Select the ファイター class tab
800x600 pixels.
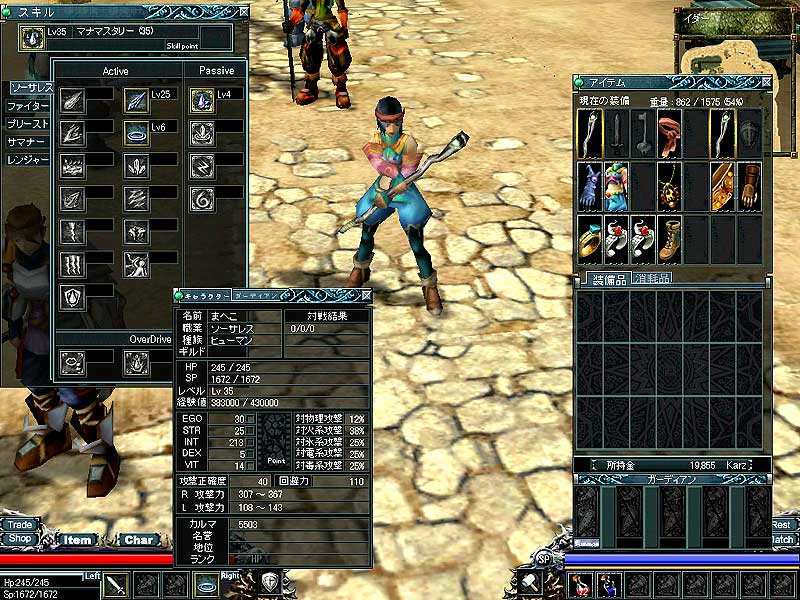[x=26, y=106]
